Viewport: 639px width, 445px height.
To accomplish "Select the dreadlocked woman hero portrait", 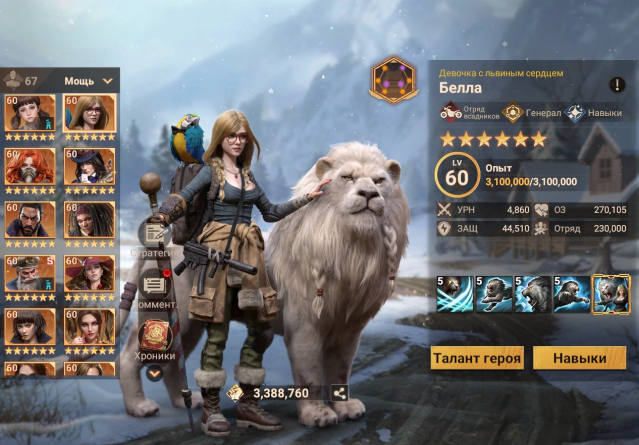I will 89,220.
